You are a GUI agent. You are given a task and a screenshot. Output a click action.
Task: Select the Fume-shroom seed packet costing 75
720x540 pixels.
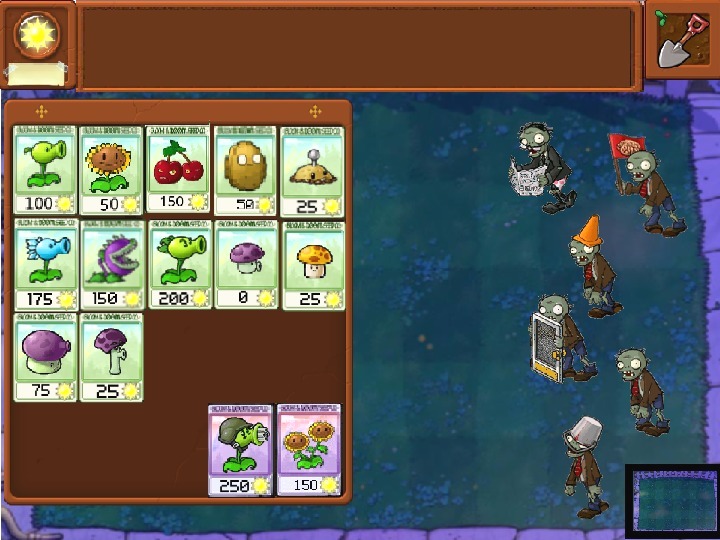[x=45, y=357]
